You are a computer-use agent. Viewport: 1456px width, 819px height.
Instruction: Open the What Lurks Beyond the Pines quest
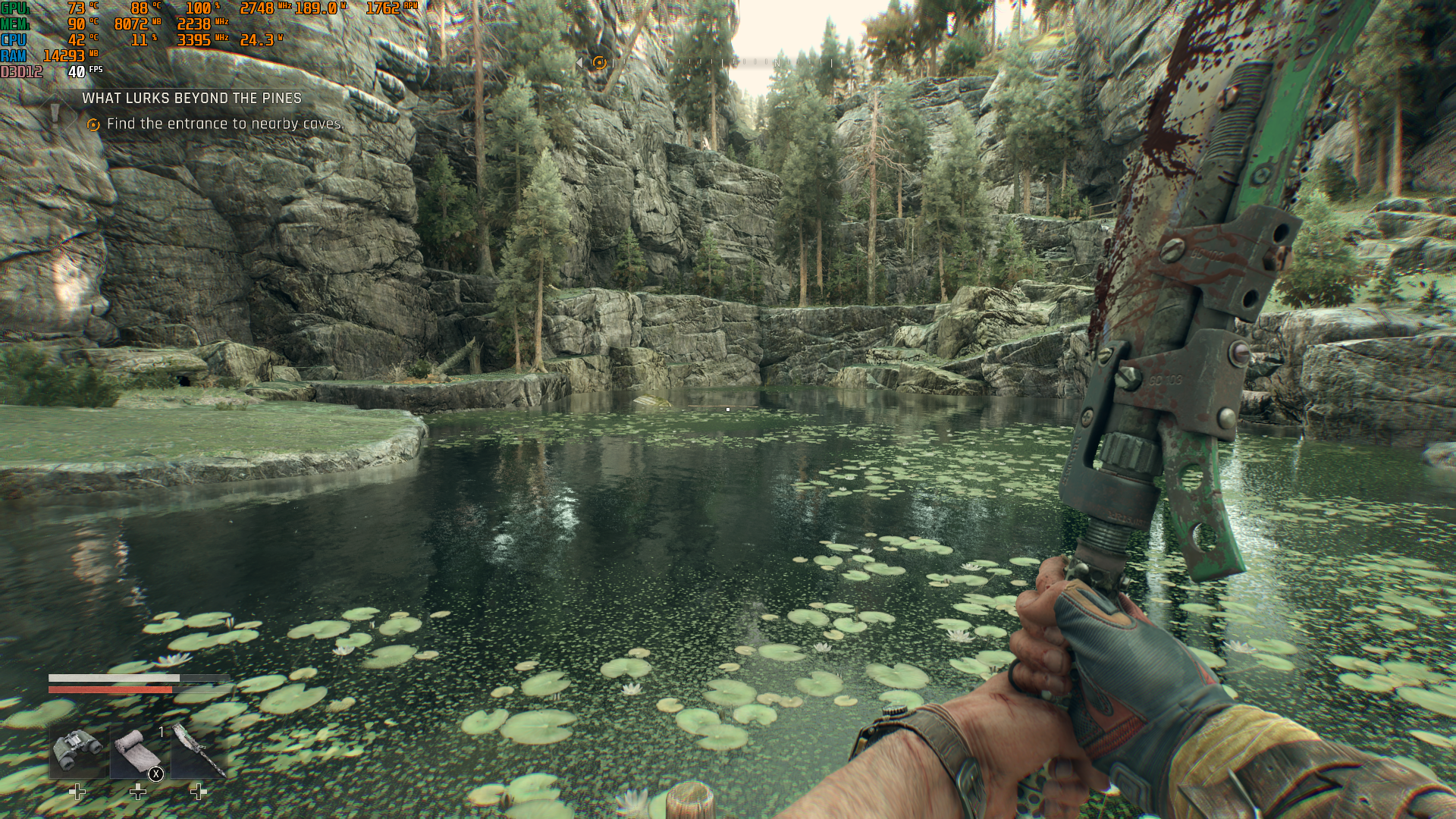192,99
